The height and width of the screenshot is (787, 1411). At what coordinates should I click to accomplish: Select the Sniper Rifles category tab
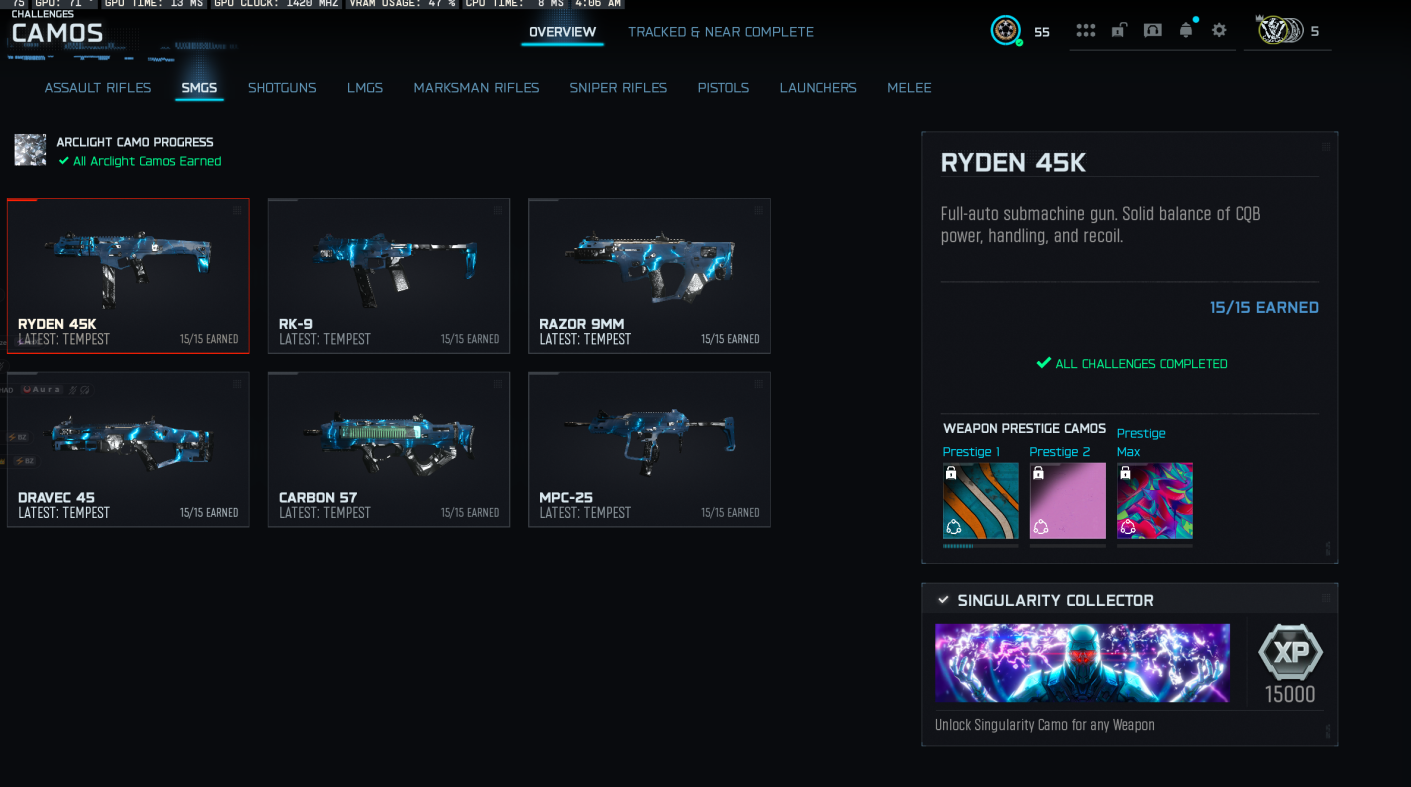point(618,88)
